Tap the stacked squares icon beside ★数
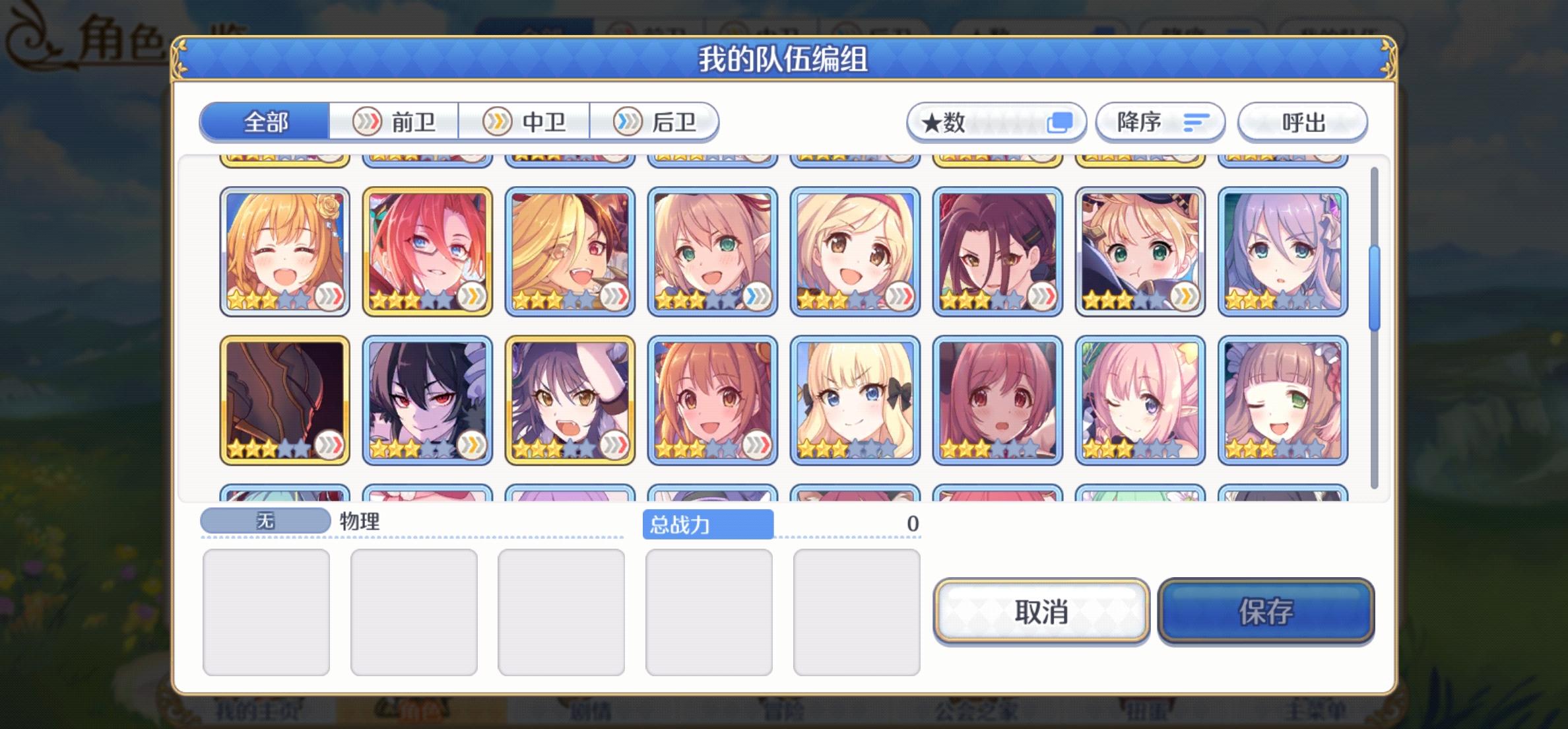1568x729 pixels. click(x=1059, y=121)
